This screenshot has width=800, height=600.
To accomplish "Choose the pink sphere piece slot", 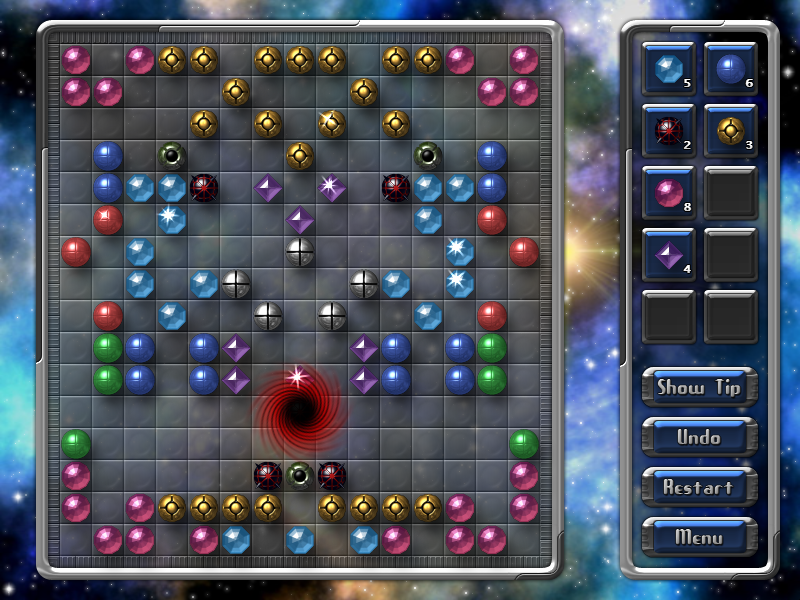I will click(669, 192).
